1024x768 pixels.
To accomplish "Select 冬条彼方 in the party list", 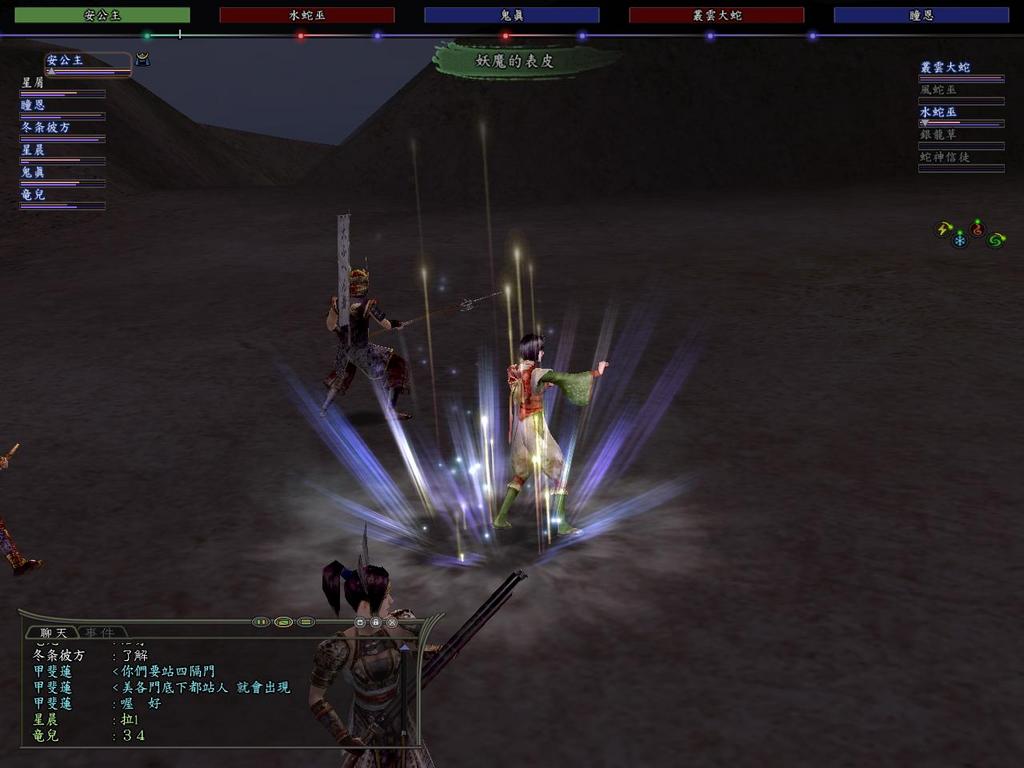I will [46, 127].
